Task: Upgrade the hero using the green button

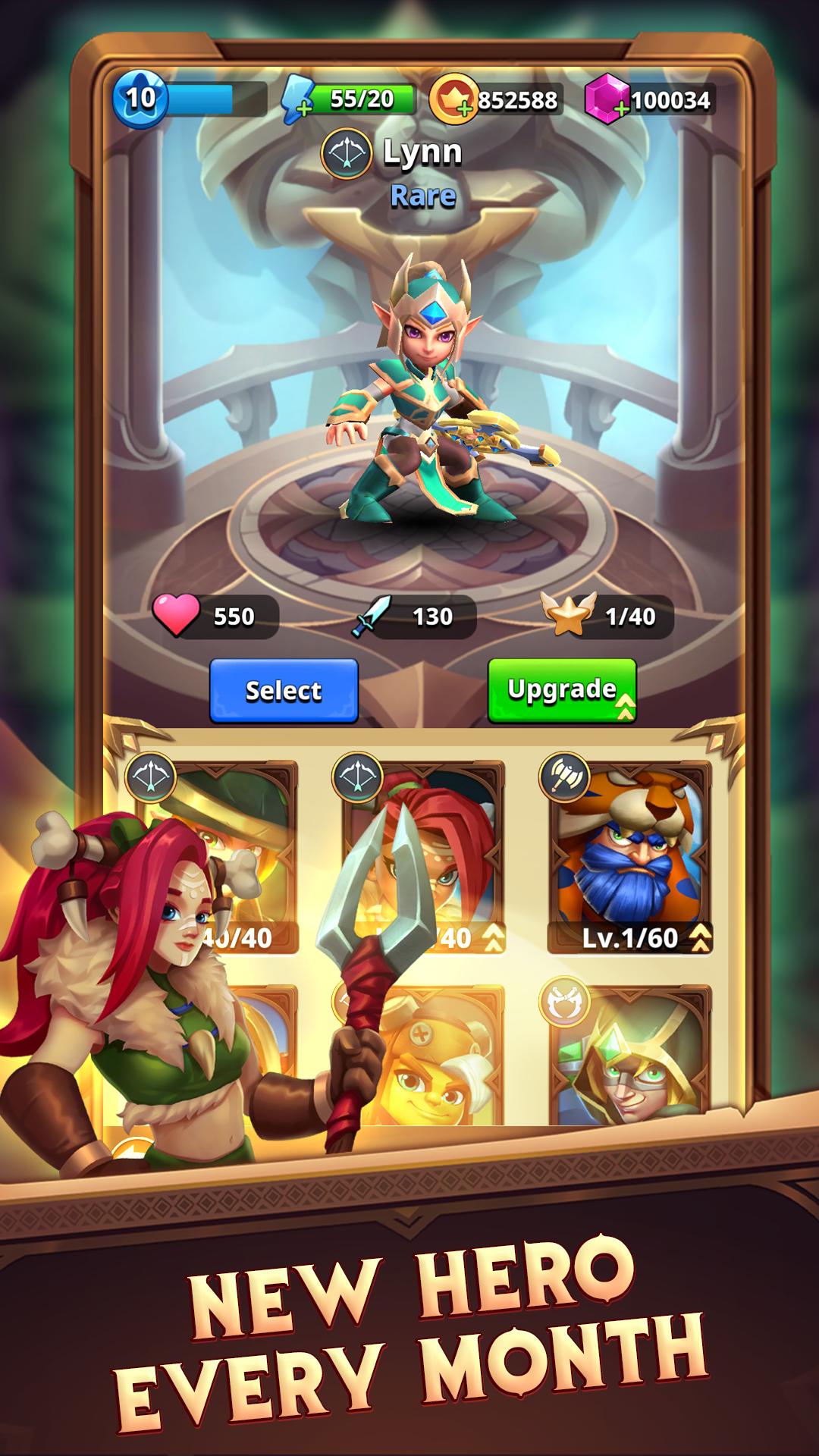Action: 561,690
